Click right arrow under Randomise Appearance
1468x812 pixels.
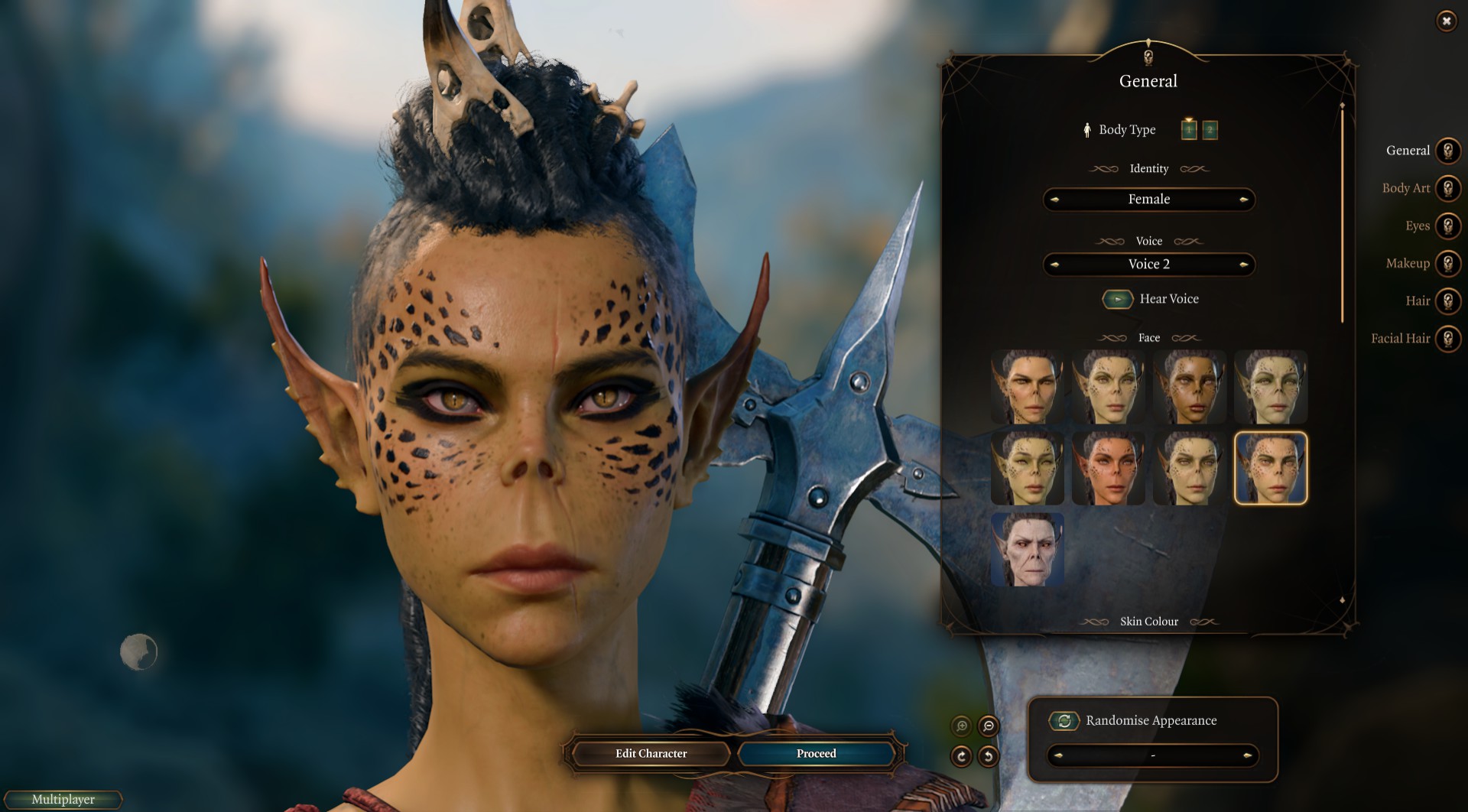(x=1247, y=755)
